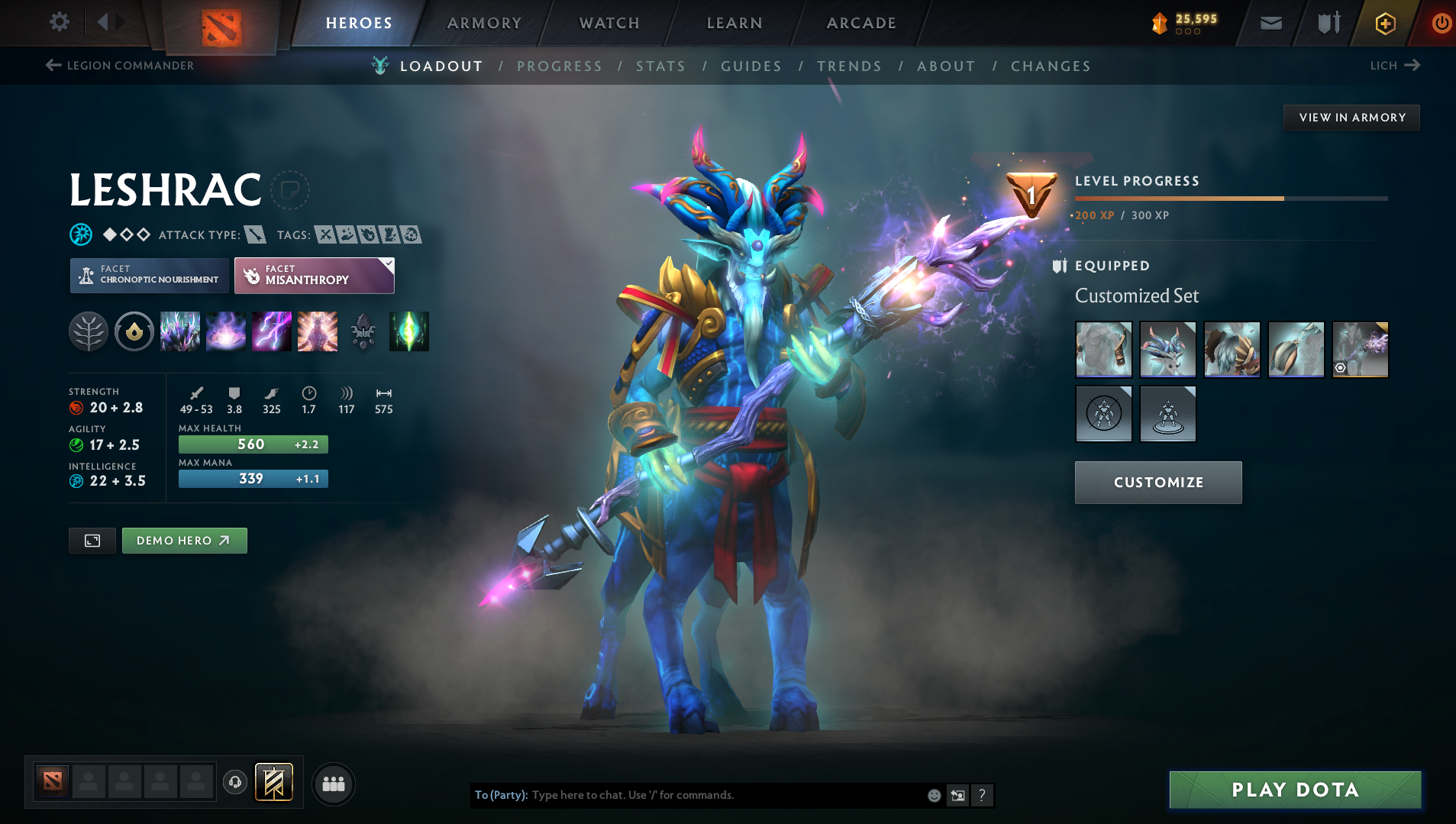
Task: Click the innate ability droplet icon
Action: (x=134, y=331)
